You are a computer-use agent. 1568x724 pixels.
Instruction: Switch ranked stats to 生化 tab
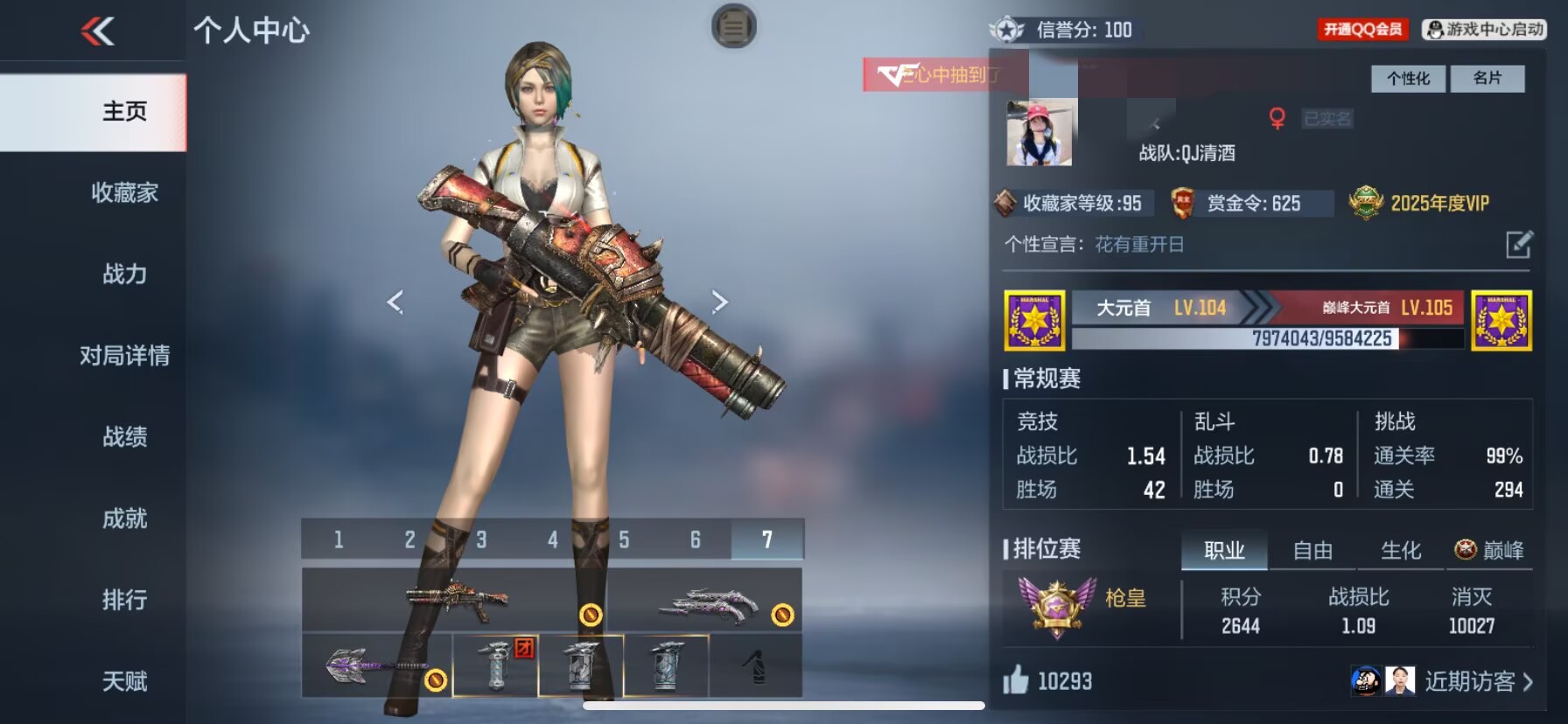1400,550
